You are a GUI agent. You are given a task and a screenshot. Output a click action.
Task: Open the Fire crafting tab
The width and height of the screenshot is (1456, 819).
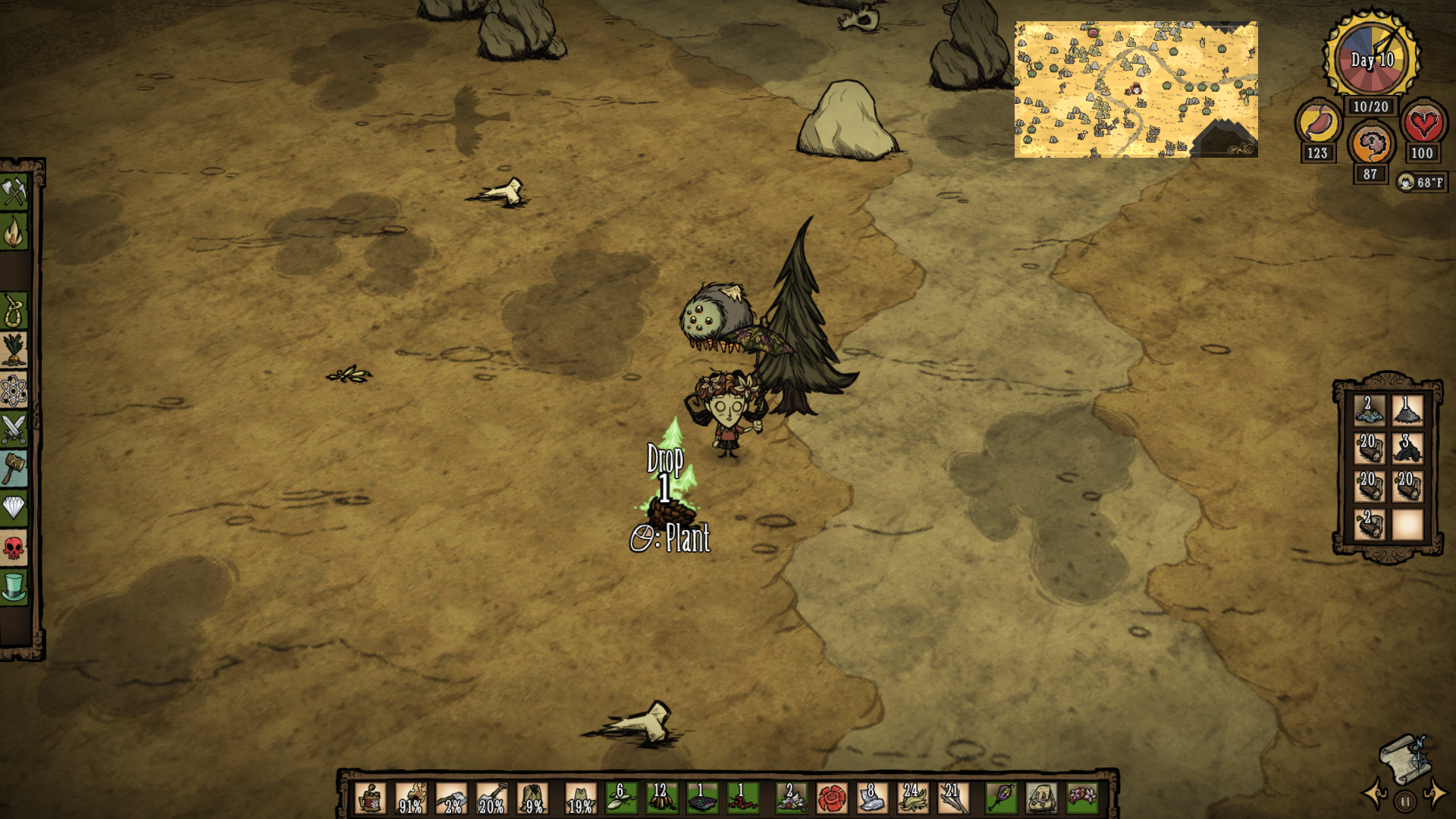click(14, 232)
